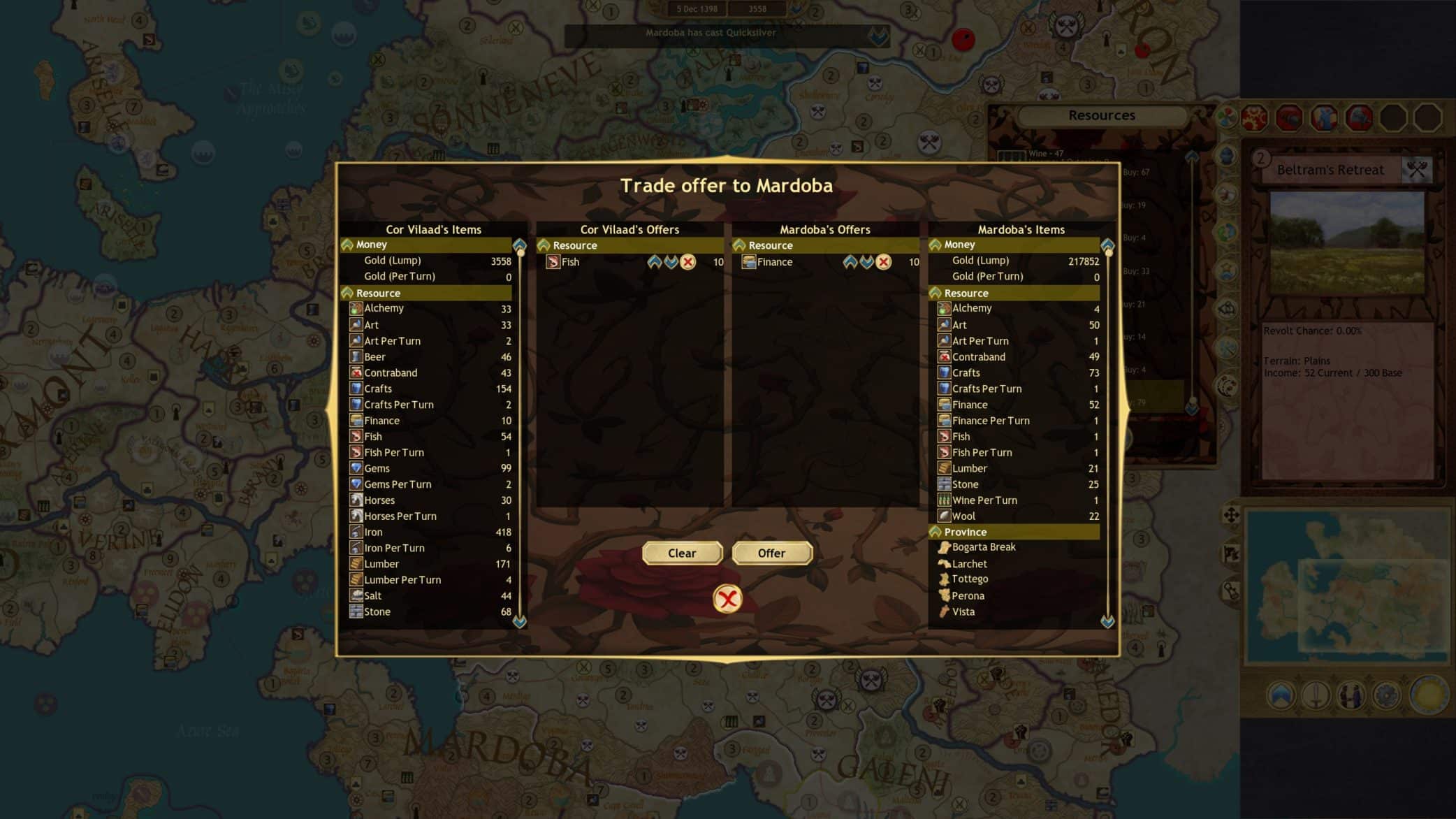Clear the current trade offer
This screenshot has width=1456, height=819.
click(682, 553)
